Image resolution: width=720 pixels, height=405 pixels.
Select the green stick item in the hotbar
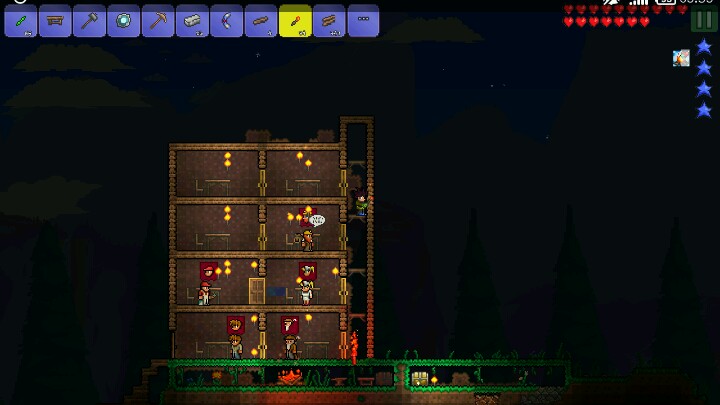[x=21, y=20]
